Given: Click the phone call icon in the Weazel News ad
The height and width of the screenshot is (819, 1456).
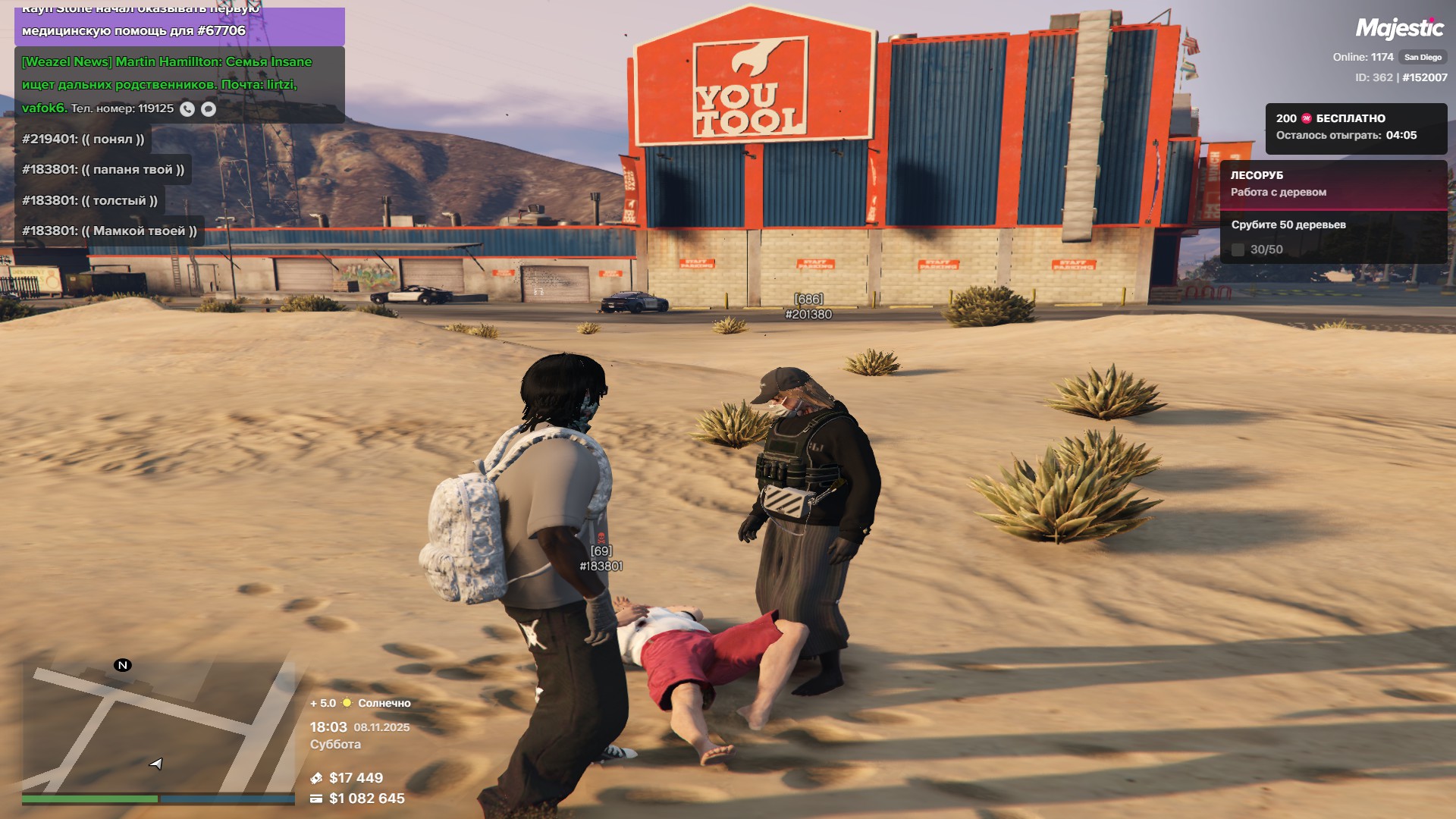Looking at the screenshot, I should click(x=187, y=109).
